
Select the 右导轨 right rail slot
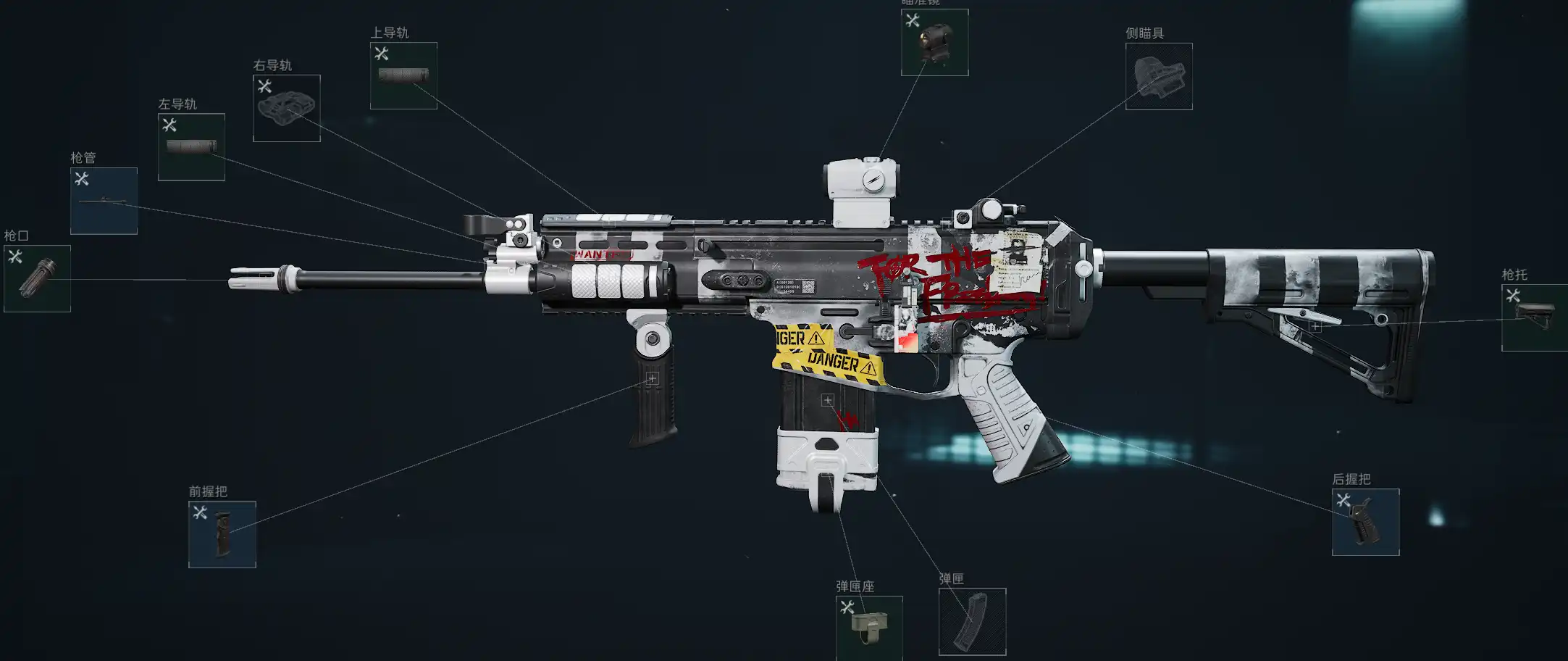pos(286,108)
